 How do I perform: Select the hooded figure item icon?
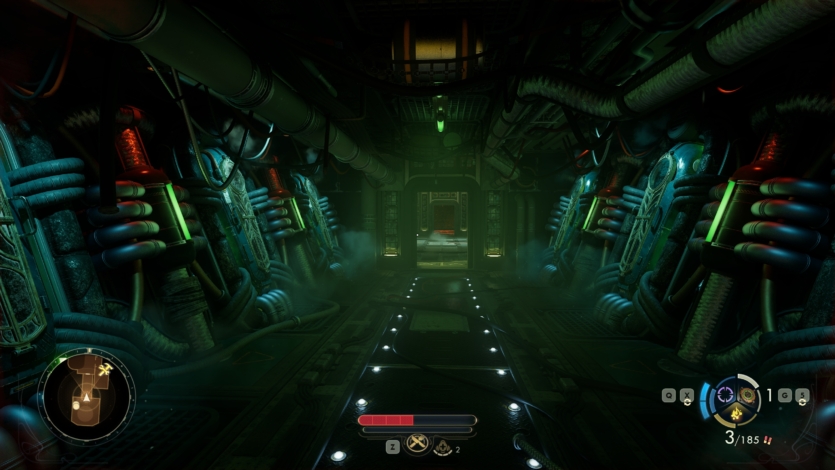(442, 448)
